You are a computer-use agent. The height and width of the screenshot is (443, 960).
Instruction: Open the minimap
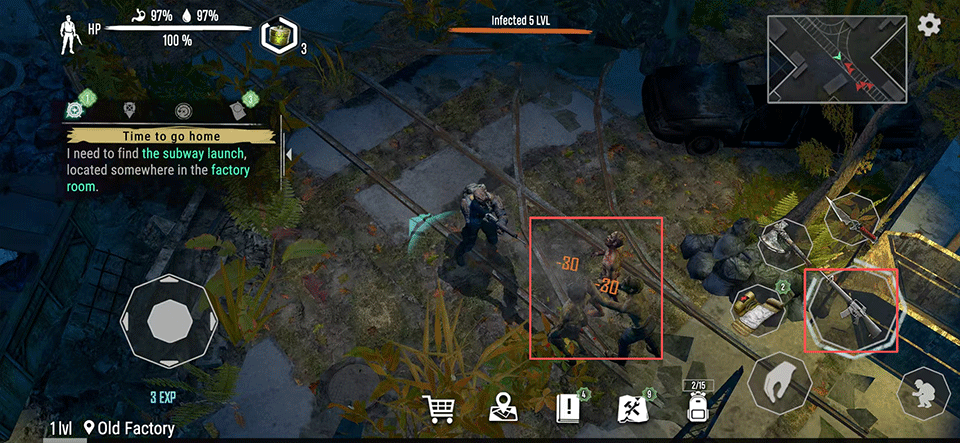(837, 59)
